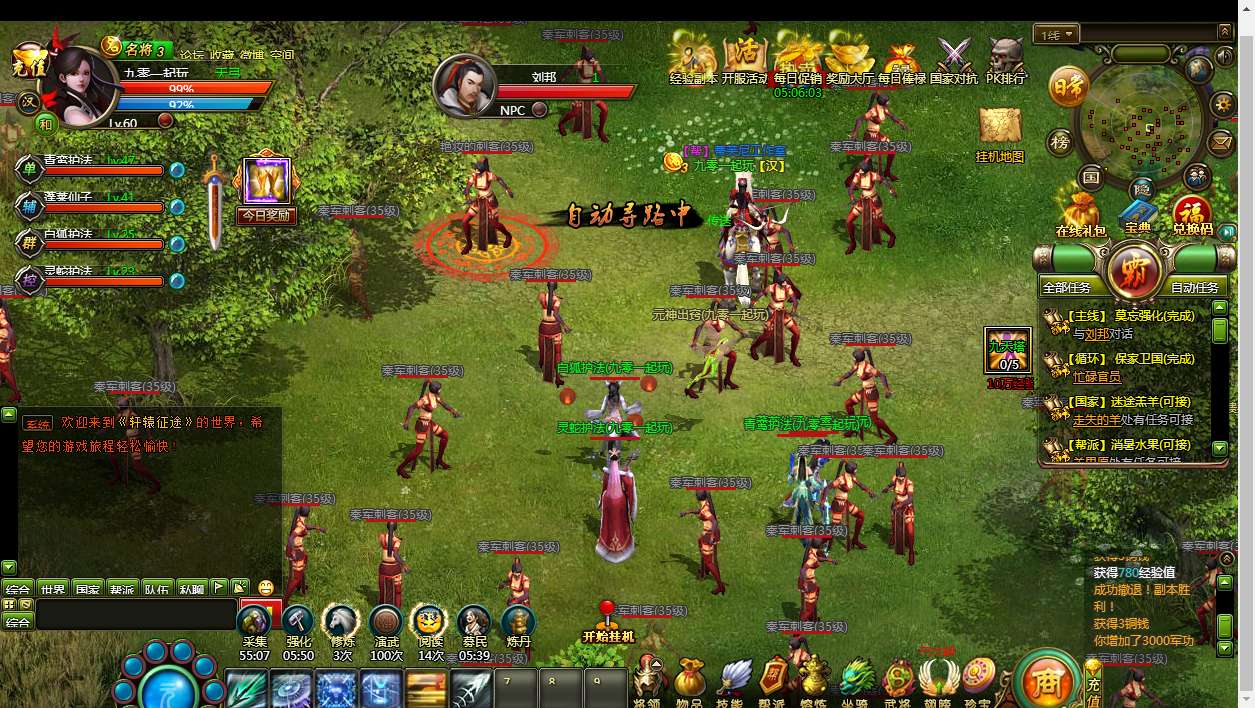Open the 九天塔 tower icon

pyautogui.click(x=1007, y=351)
